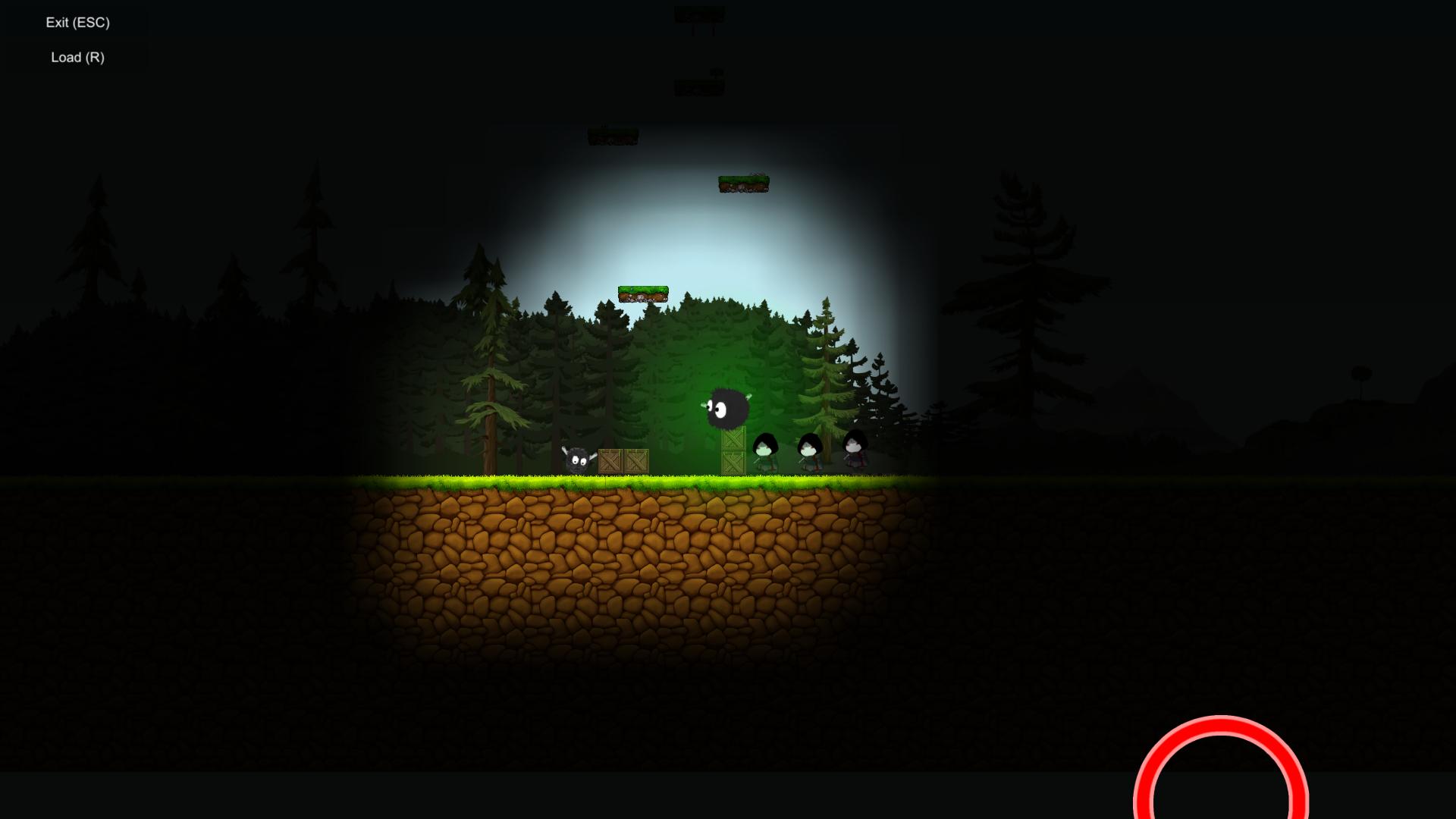Select the left crate next to the spiky creature

(x=610, y=461)
